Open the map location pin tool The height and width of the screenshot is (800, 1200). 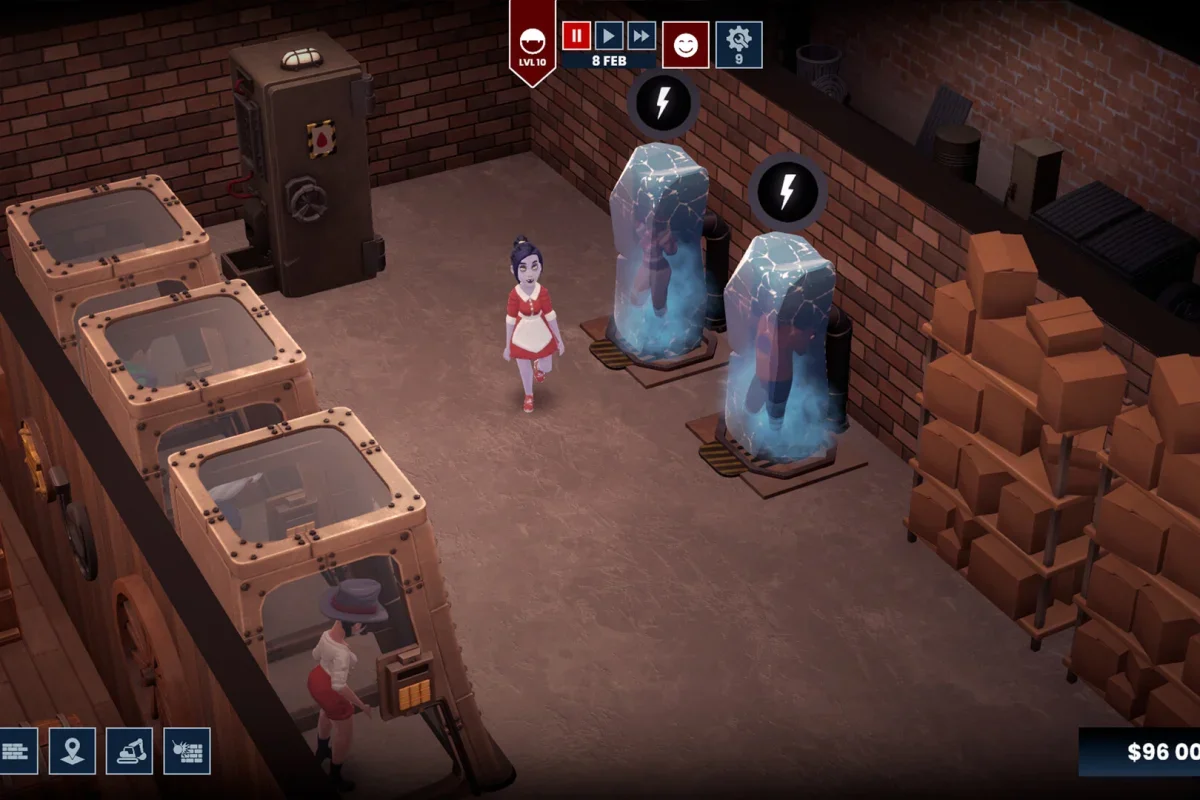coord(72,750)
